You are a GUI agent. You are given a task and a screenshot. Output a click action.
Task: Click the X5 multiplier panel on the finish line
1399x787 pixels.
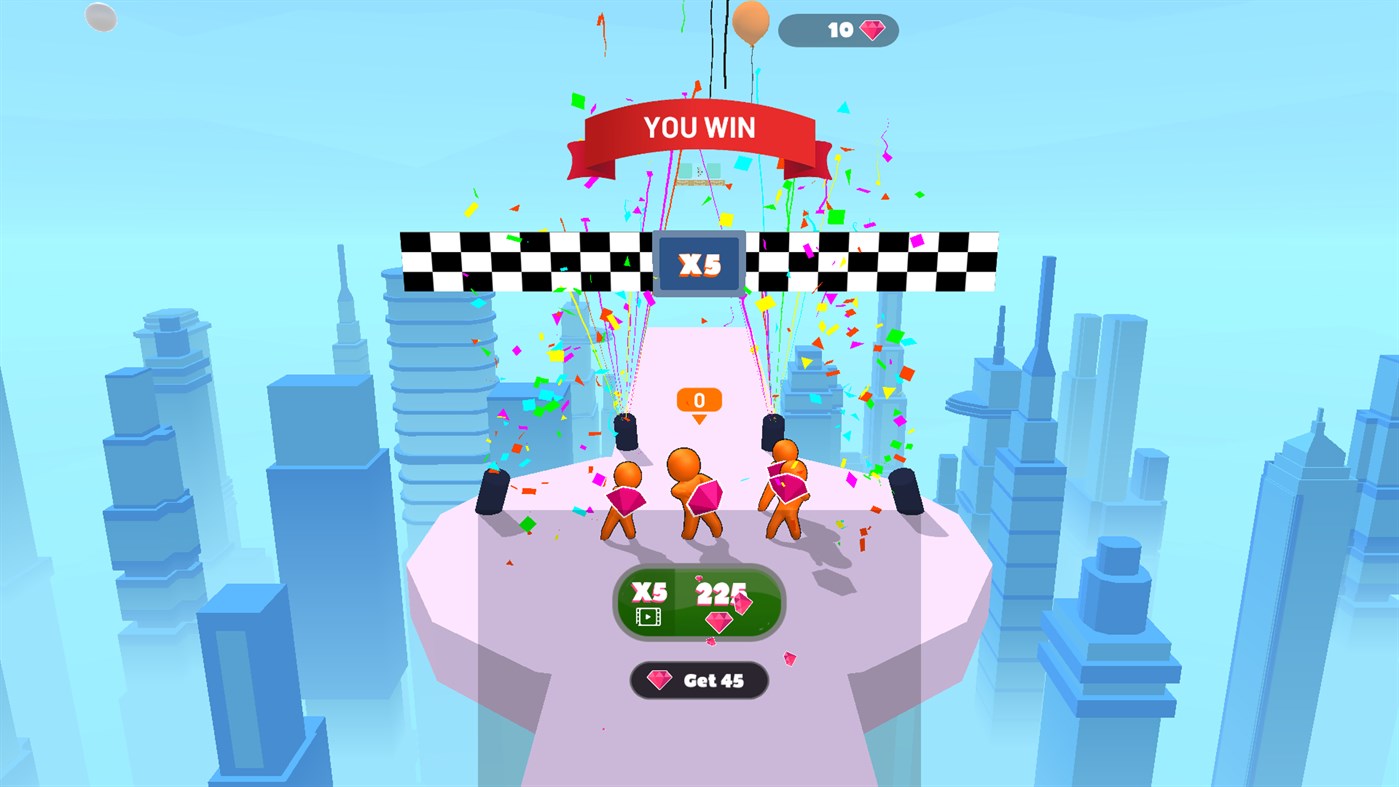coord(699,262)
